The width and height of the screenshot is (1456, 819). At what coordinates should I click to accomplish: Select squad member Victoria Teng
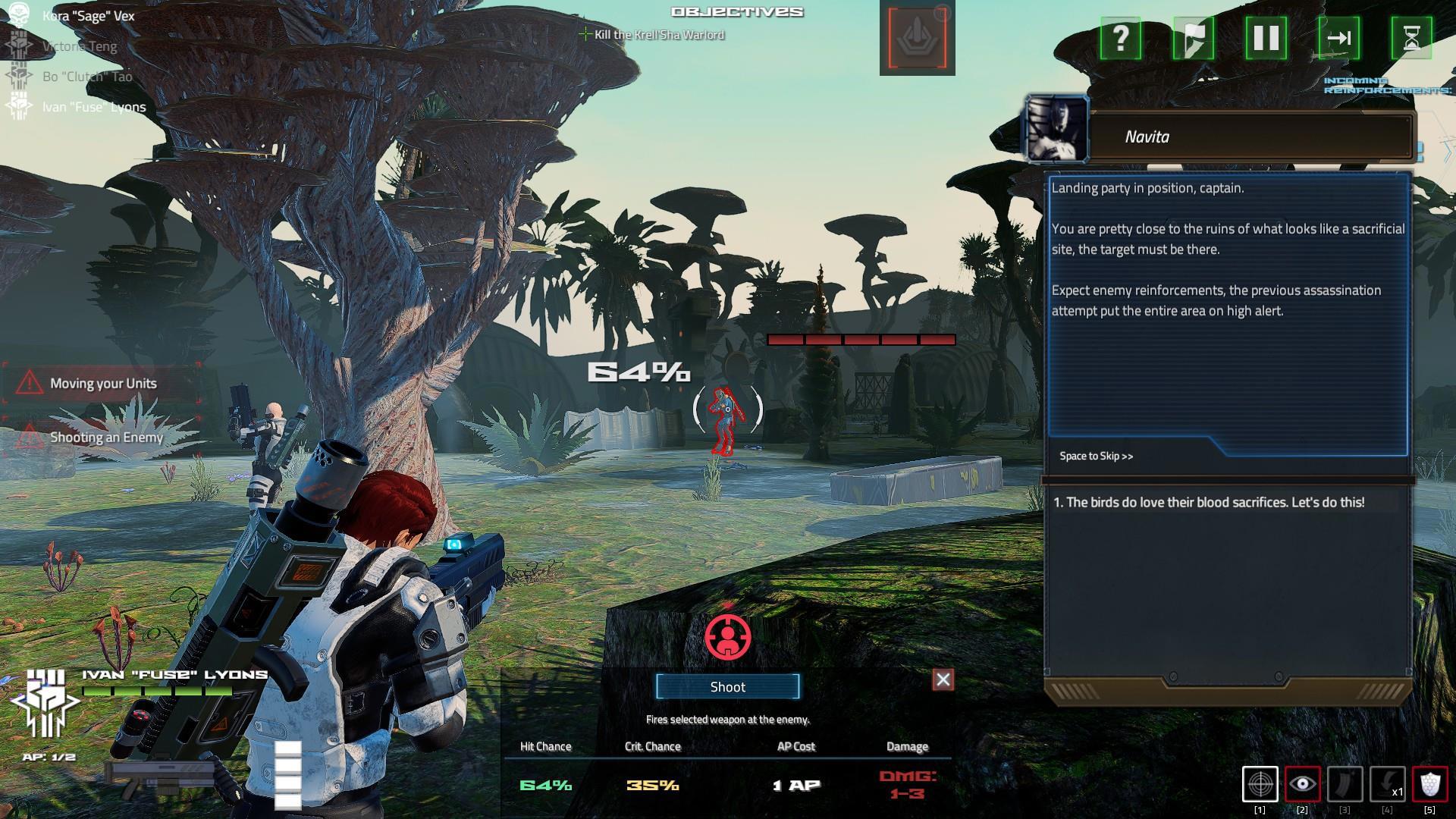click(80, 46)
